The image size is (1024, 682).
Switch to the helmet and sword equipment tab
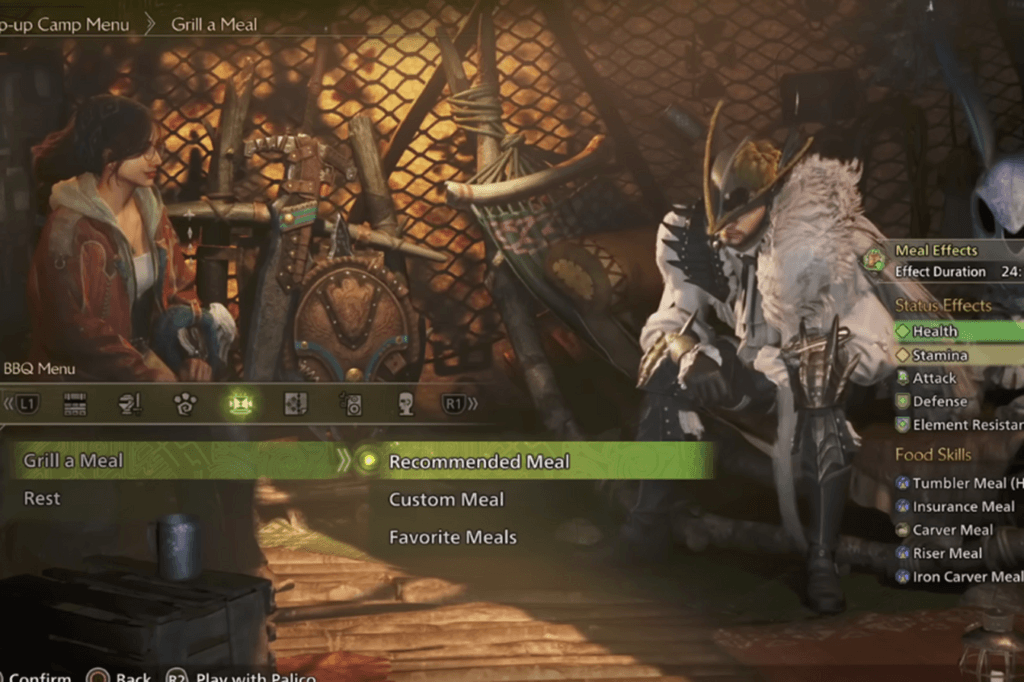tap(130, 404)
